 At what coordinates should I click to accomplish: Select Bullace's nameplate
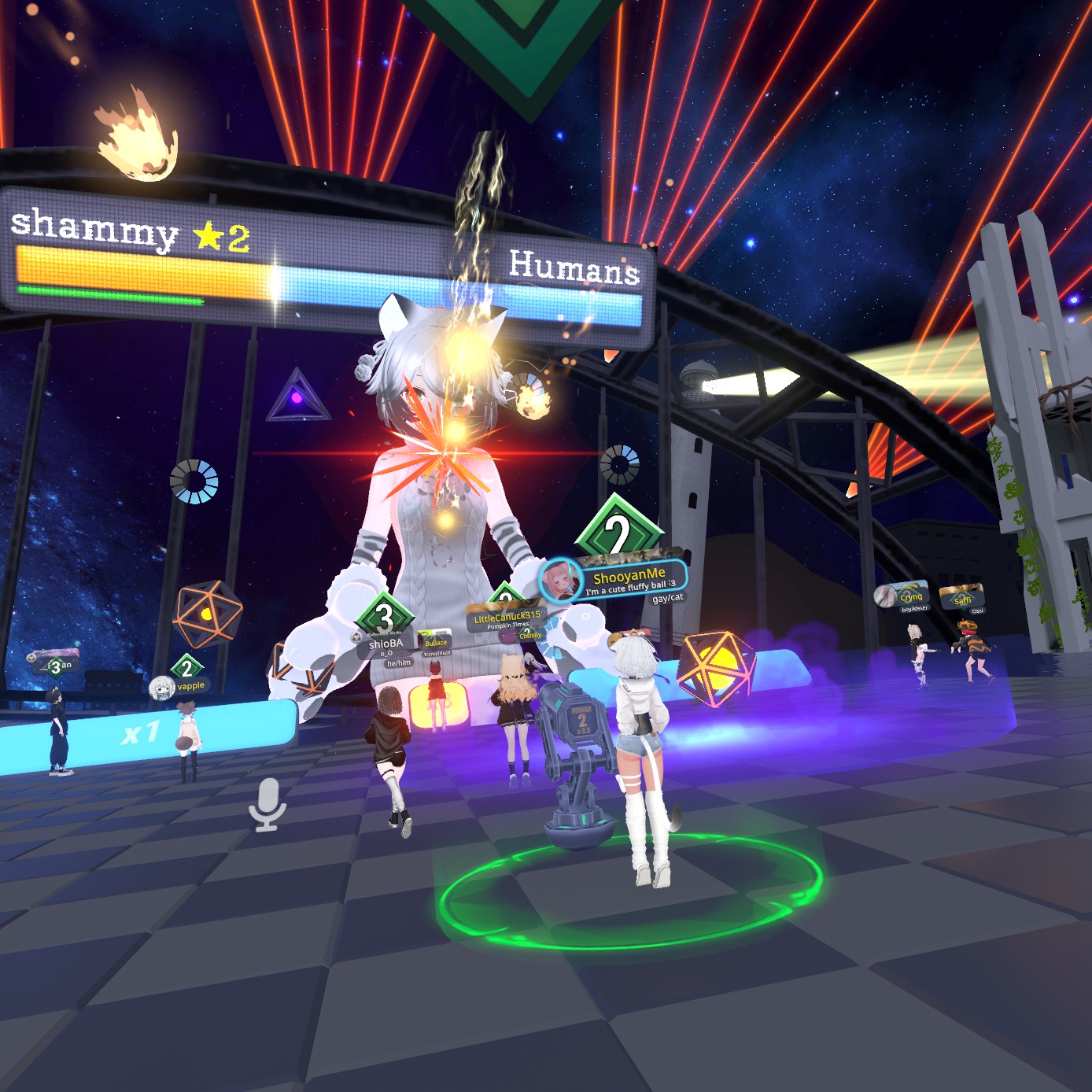click(x=435, y=642)
